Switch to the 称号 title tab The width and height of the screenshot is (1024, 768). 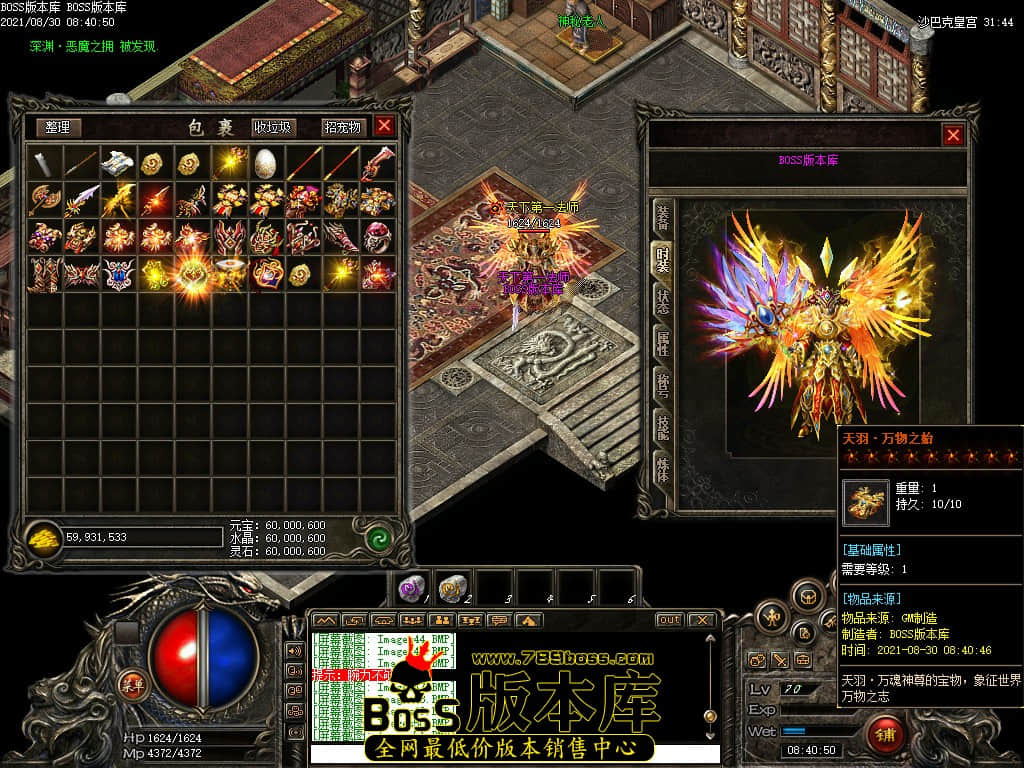(x=662, y=385)
